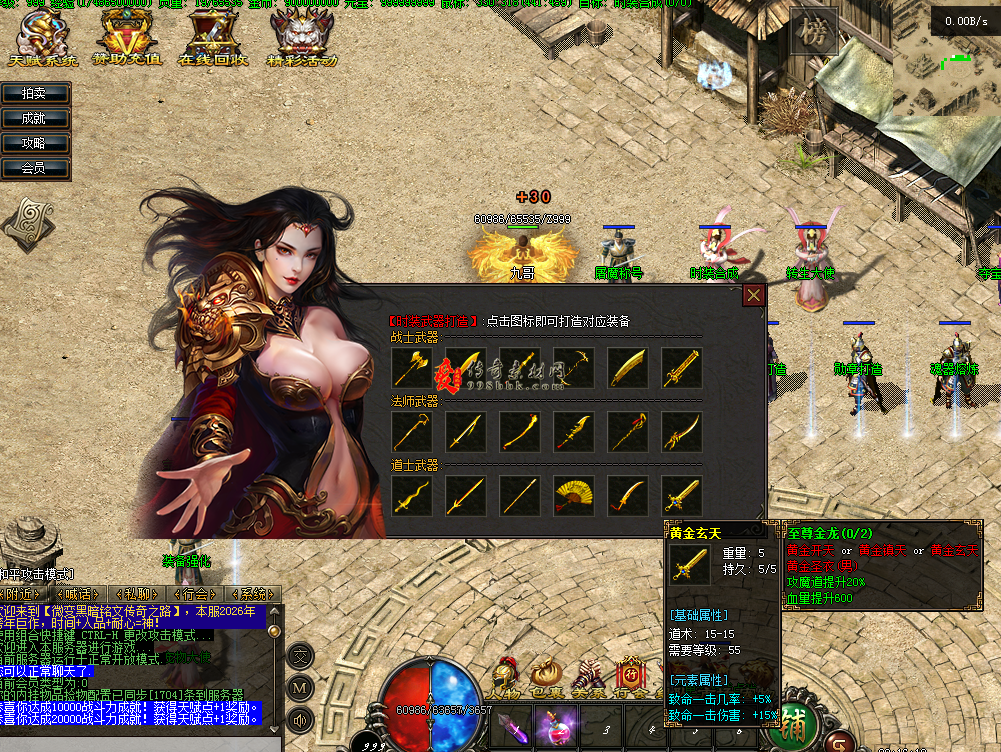1001x752 pixels.
Task: Open the 成就 achievements panel
Action: pos(36,118)
